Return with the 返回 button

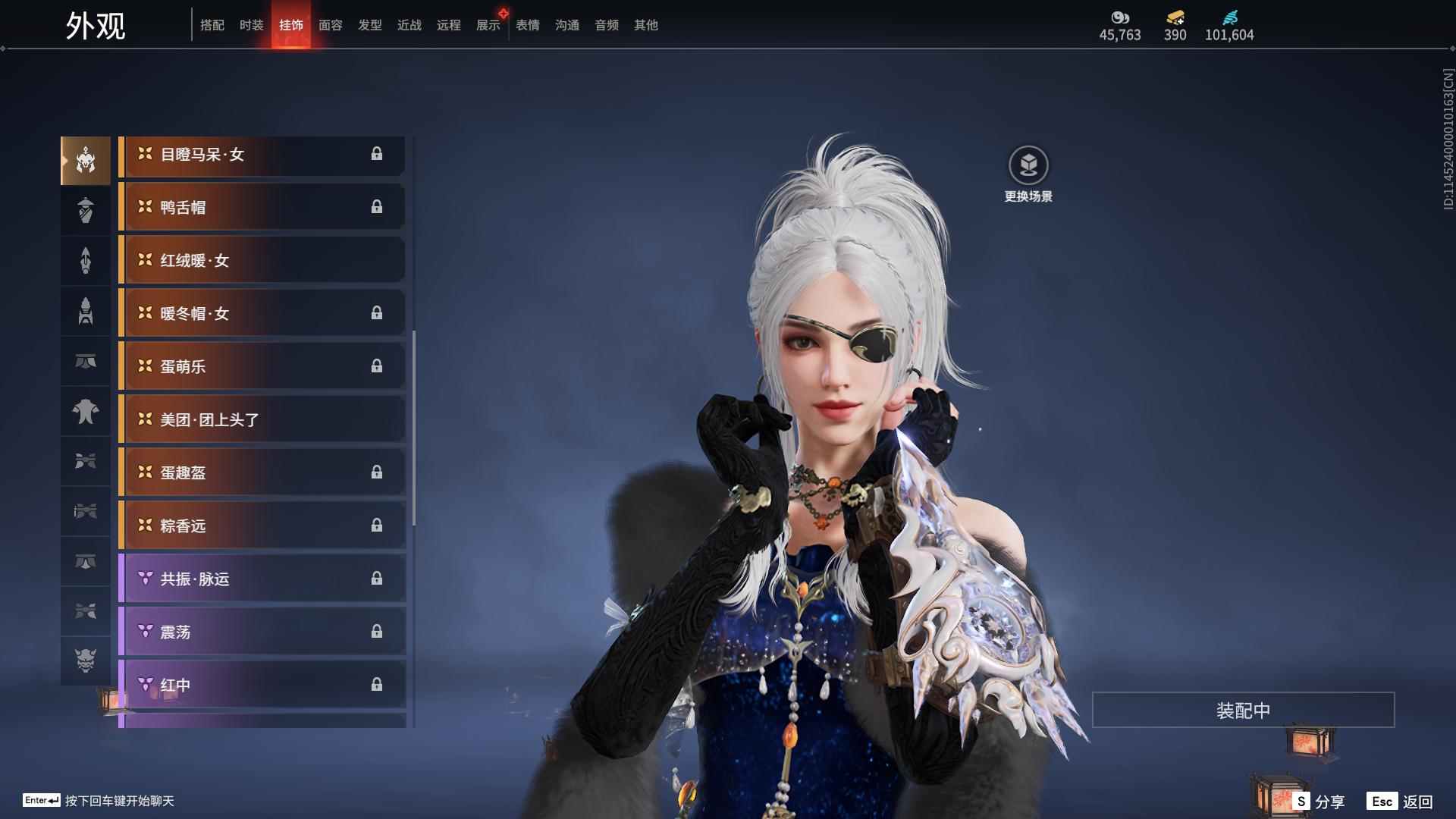(1401, 802)
